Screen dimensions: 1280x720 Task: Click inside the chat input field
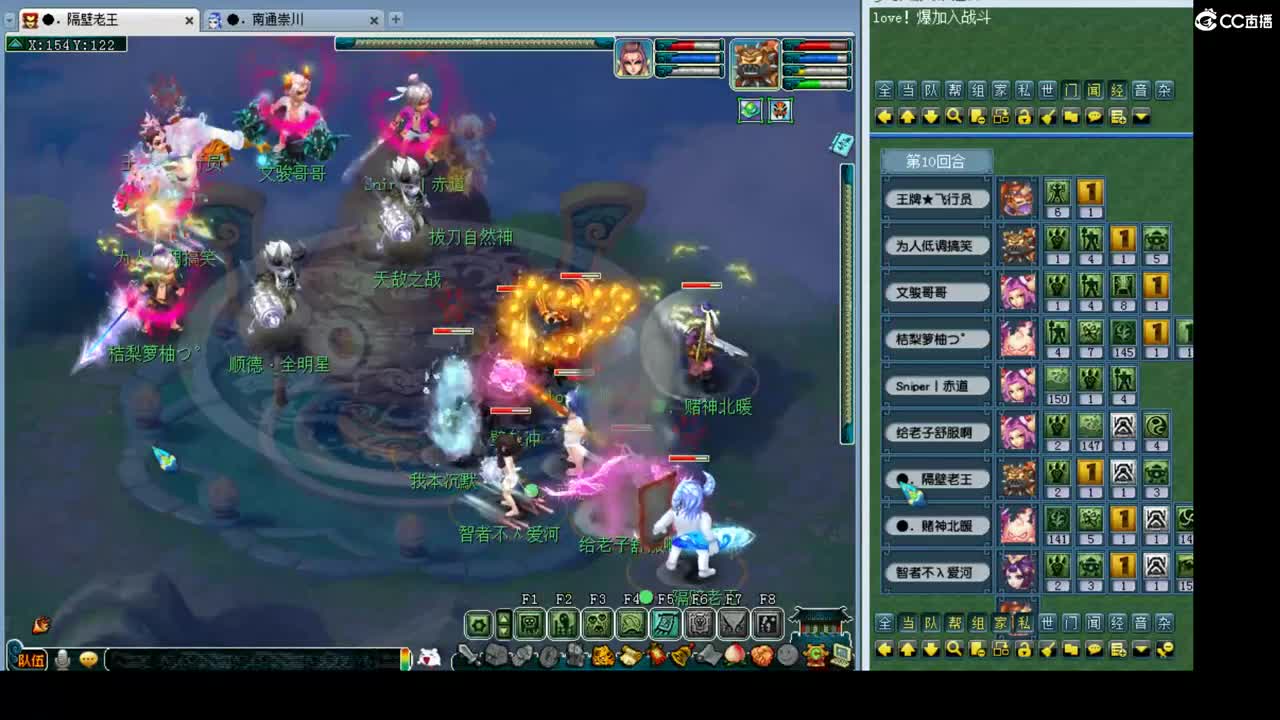[250, 658]
